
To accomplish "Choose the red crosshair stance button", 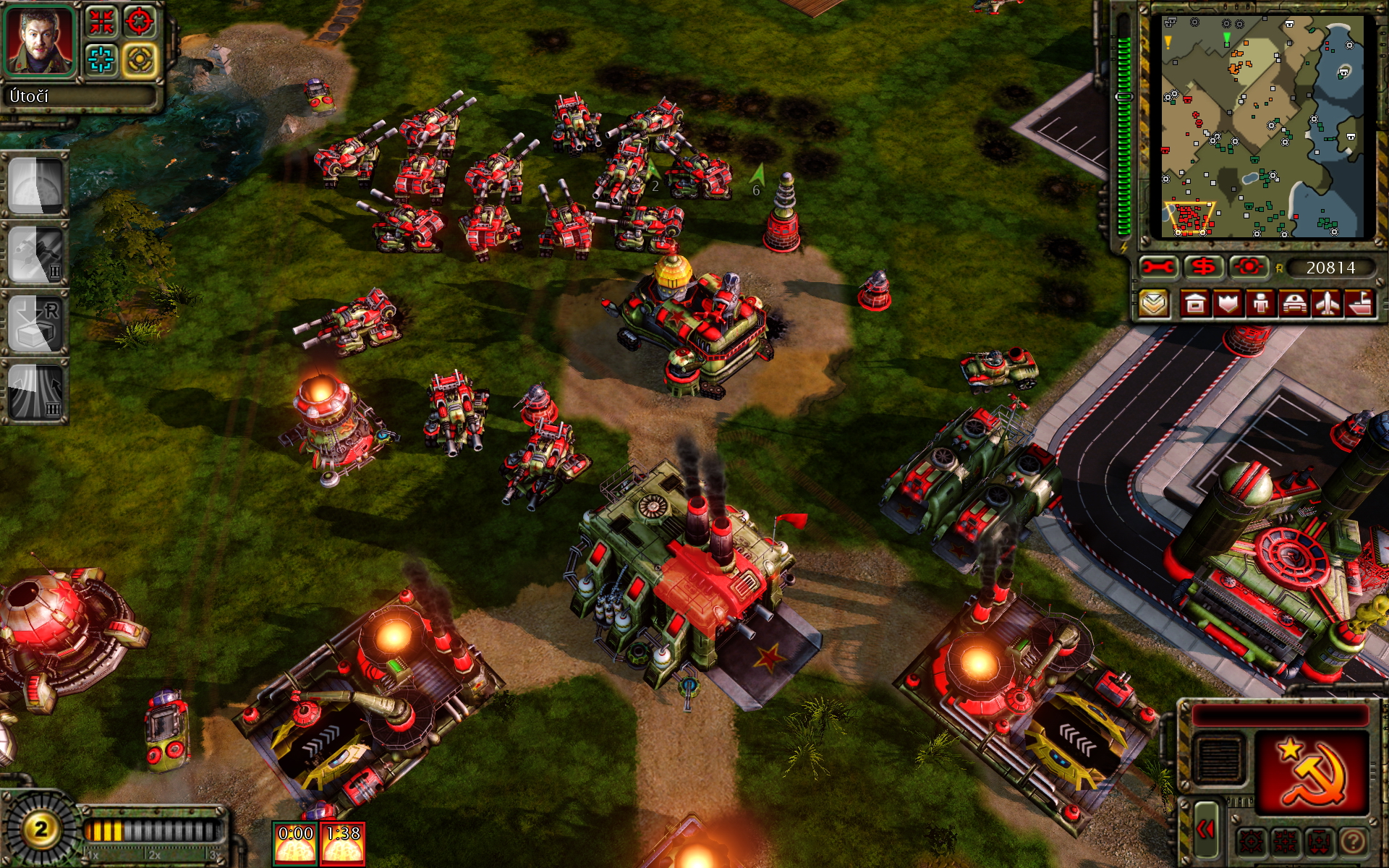I will tap(140, 21).
